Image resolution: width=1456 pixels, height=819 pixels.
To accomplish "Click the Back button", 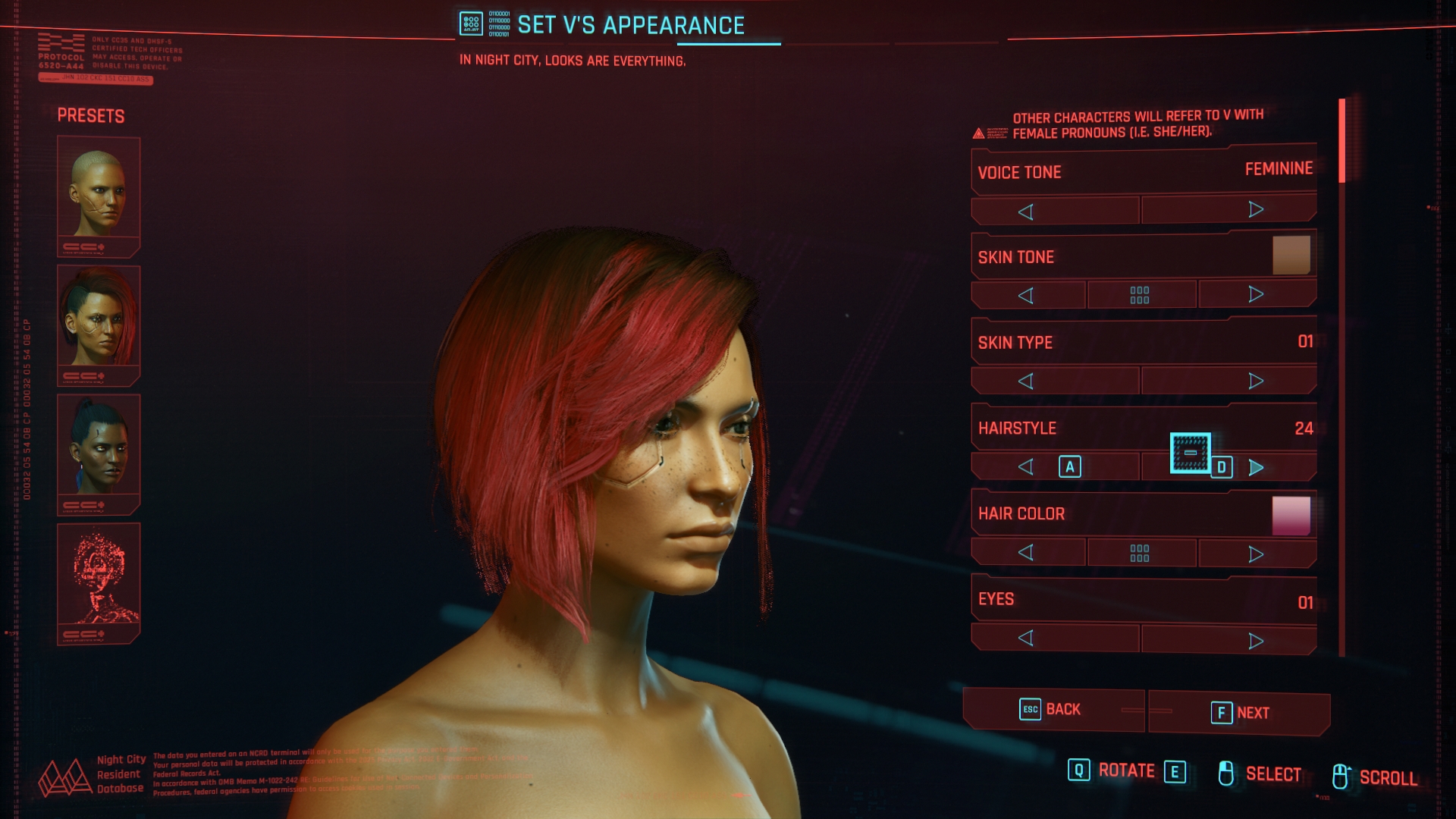I will pos(1052,710).
